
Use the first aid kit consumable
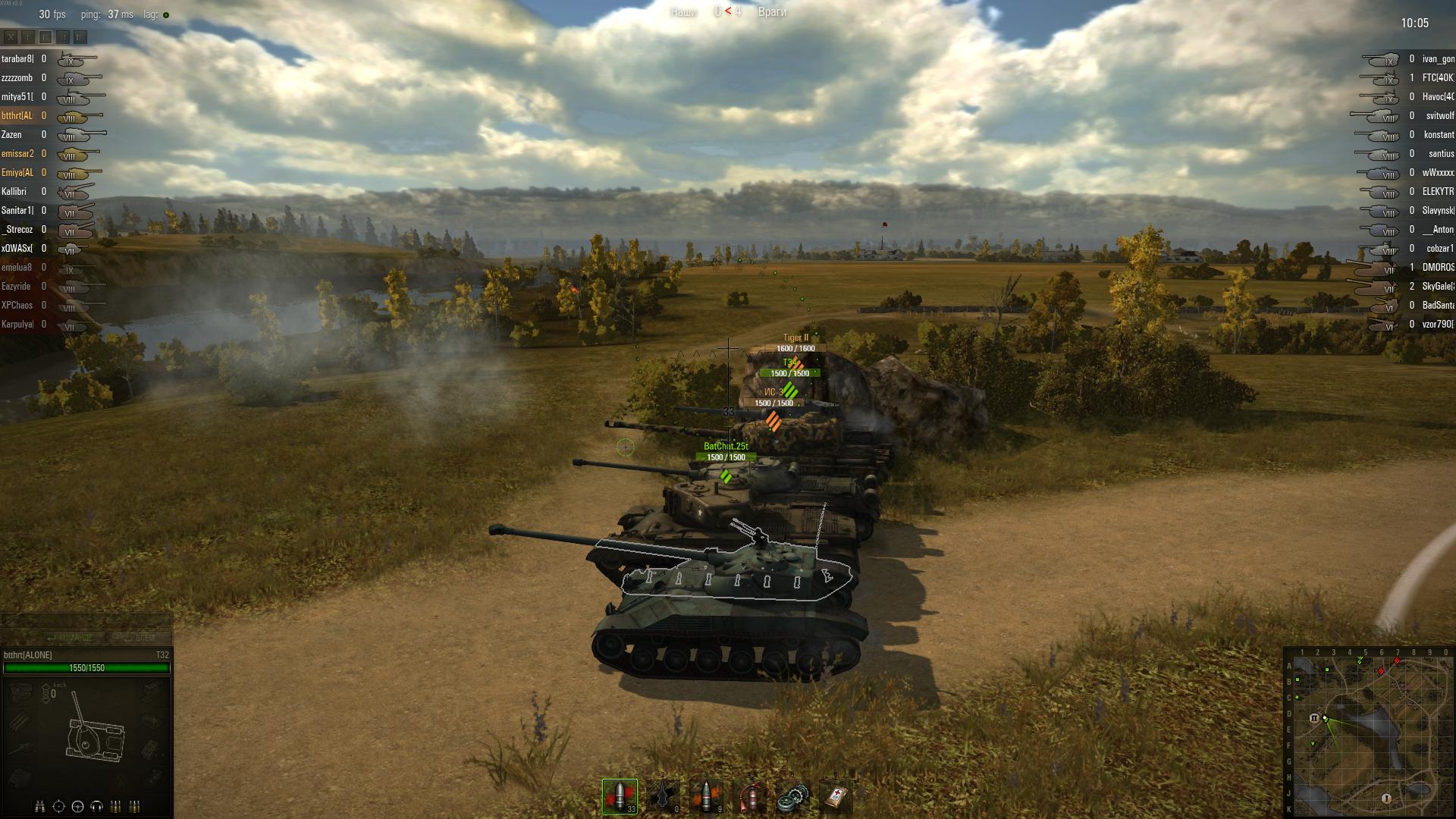pyautogui.click(x=836, y=796)
